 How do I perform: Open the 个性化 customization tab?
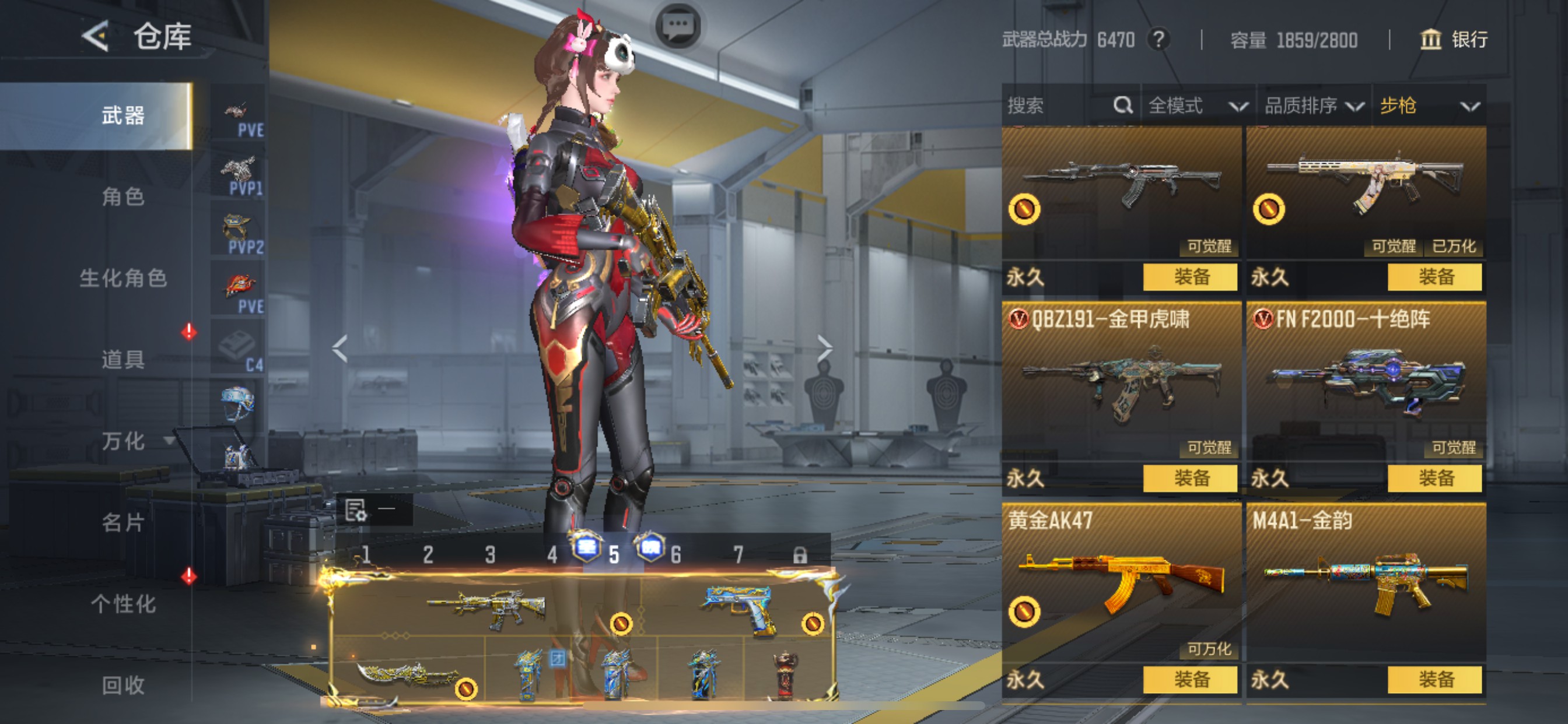click(x=123, y=603)
